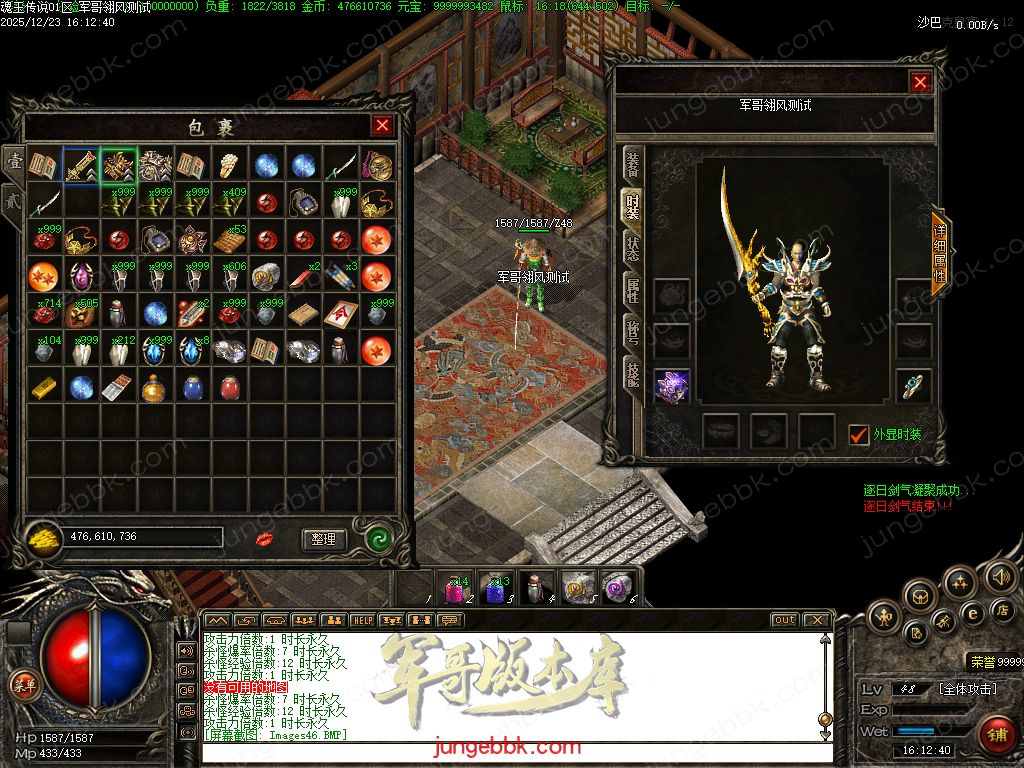Switch to inventory page 贰
Viewport: 1024px width, 768px height.
click(x=14, y=198)
